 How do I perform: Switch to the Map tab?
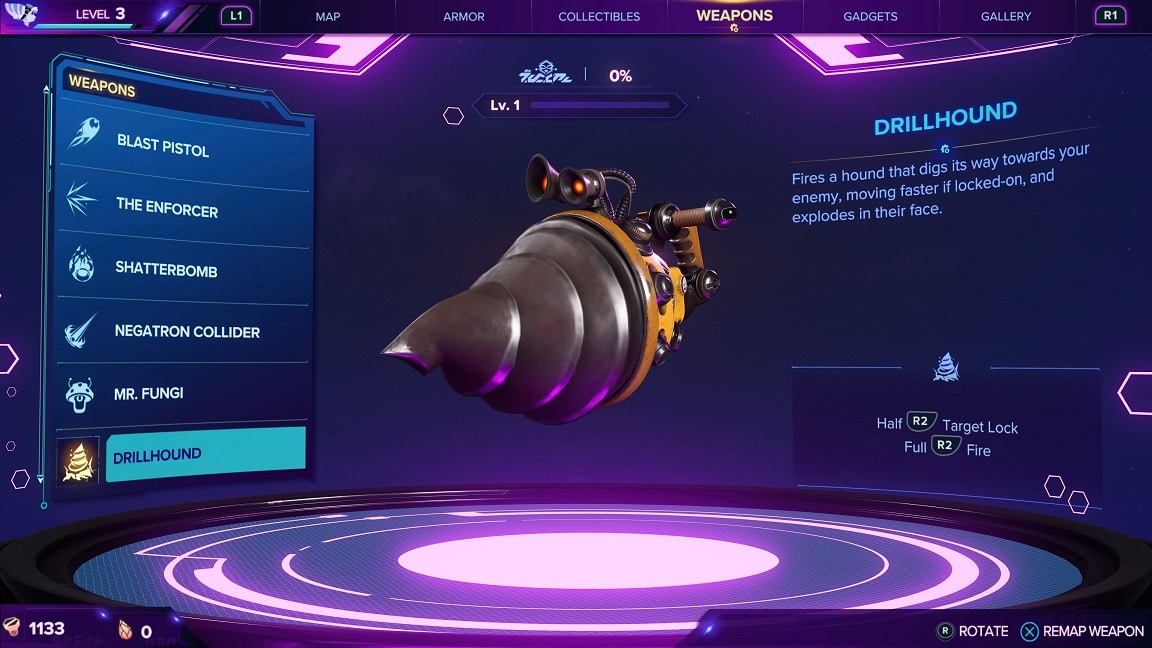pyautogui.click(x=328, y=16)
